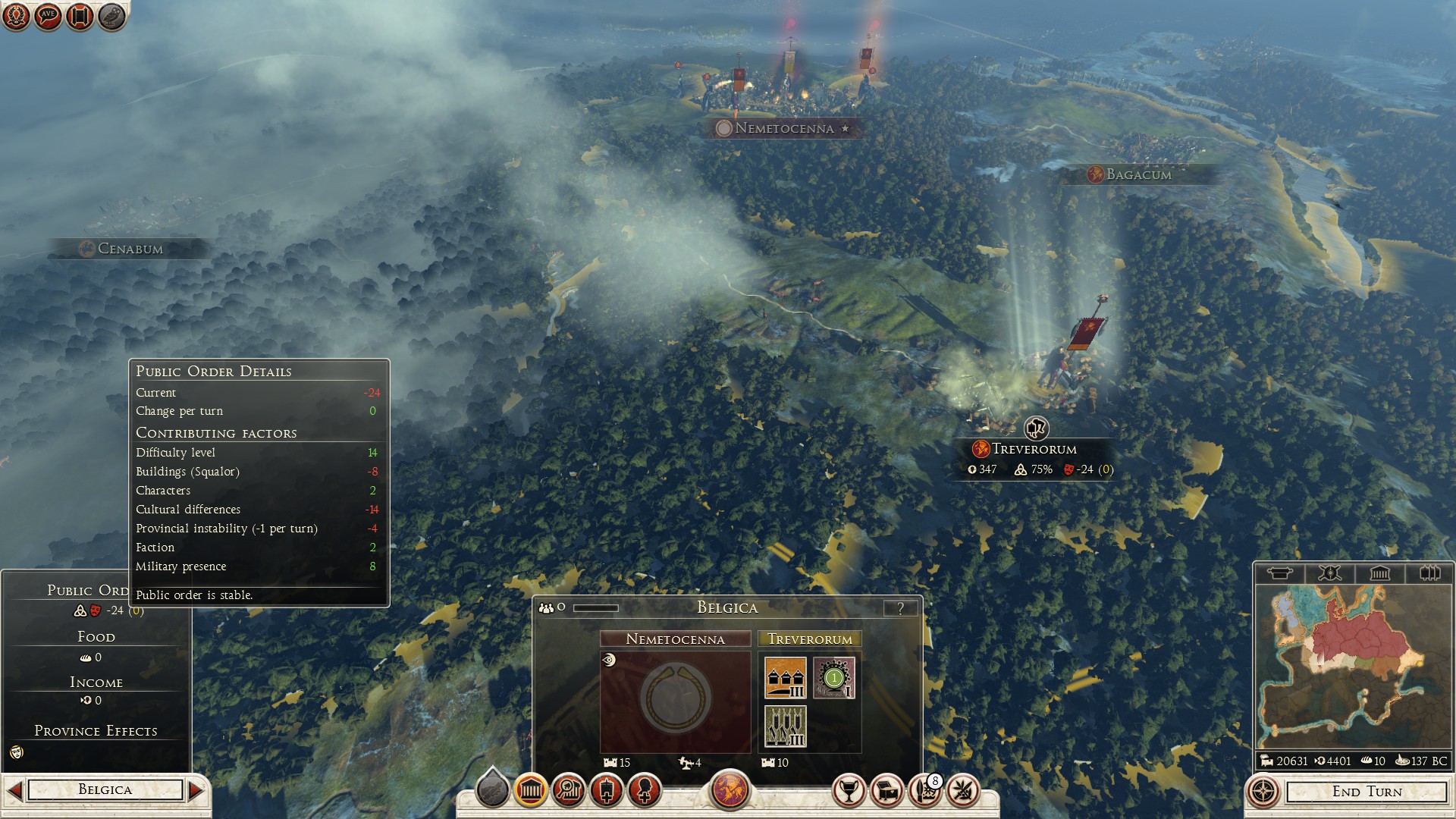
Task: Expand Province Effects in the left panel
Action: [x=96, y=731]
